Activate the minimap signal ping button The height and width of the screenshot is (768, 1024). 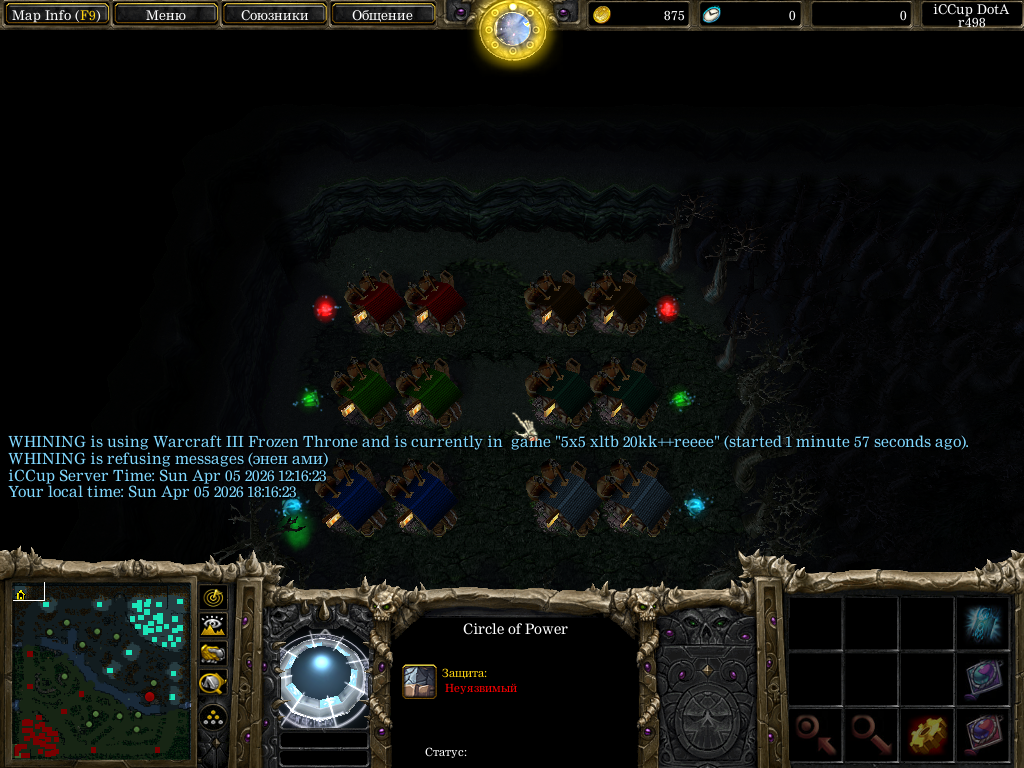(x=213, y=598)
